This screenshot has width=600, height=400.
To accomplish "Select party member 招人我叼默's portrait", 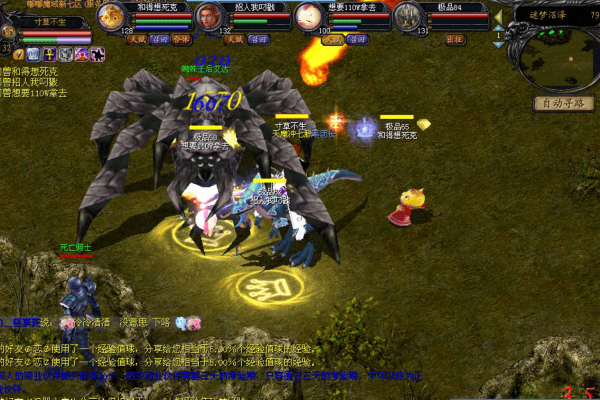I will [x=207, y=16].
